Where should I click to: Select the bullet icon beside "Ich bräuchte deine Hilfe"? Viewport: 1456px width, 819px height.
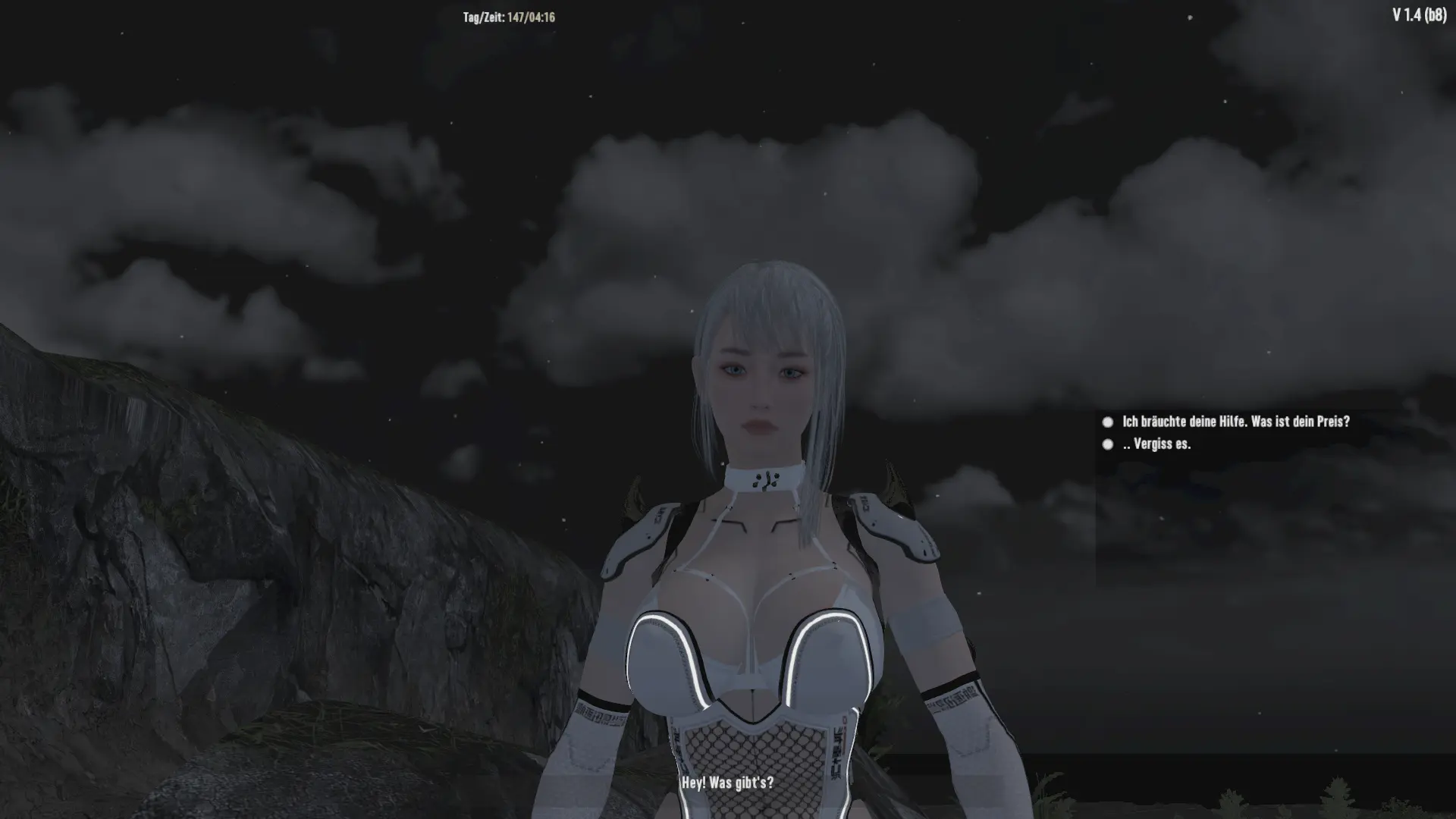(x=1107, y=423)
